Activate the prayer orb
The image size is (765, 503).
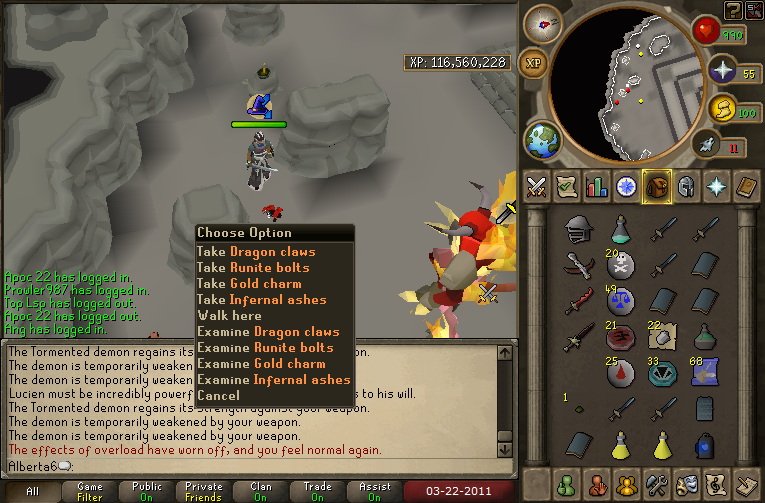click(x=722, y=70)
